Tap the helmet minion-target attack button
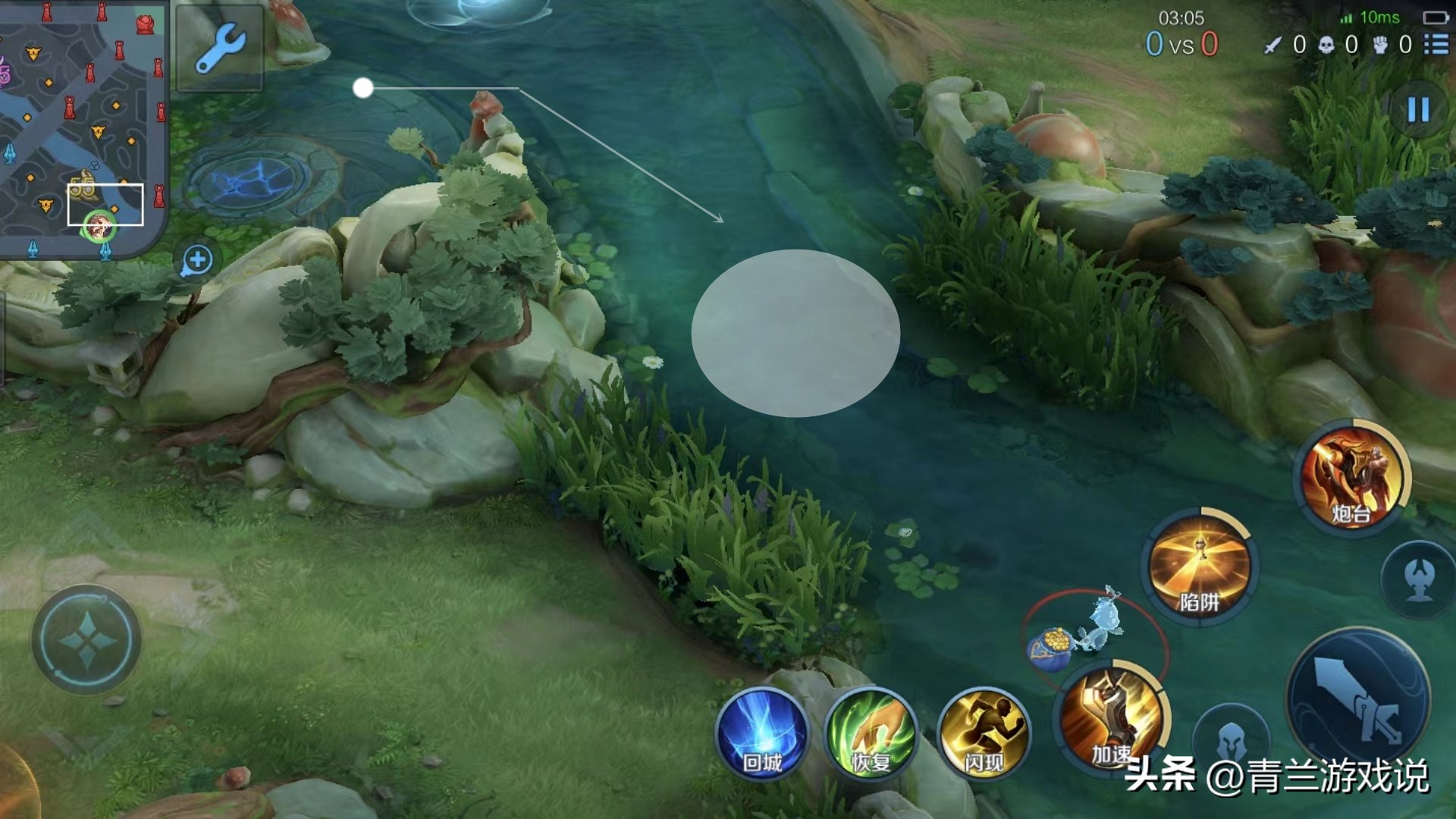Viewport: 1456px width, 819px height. (x=1230, y=739)
